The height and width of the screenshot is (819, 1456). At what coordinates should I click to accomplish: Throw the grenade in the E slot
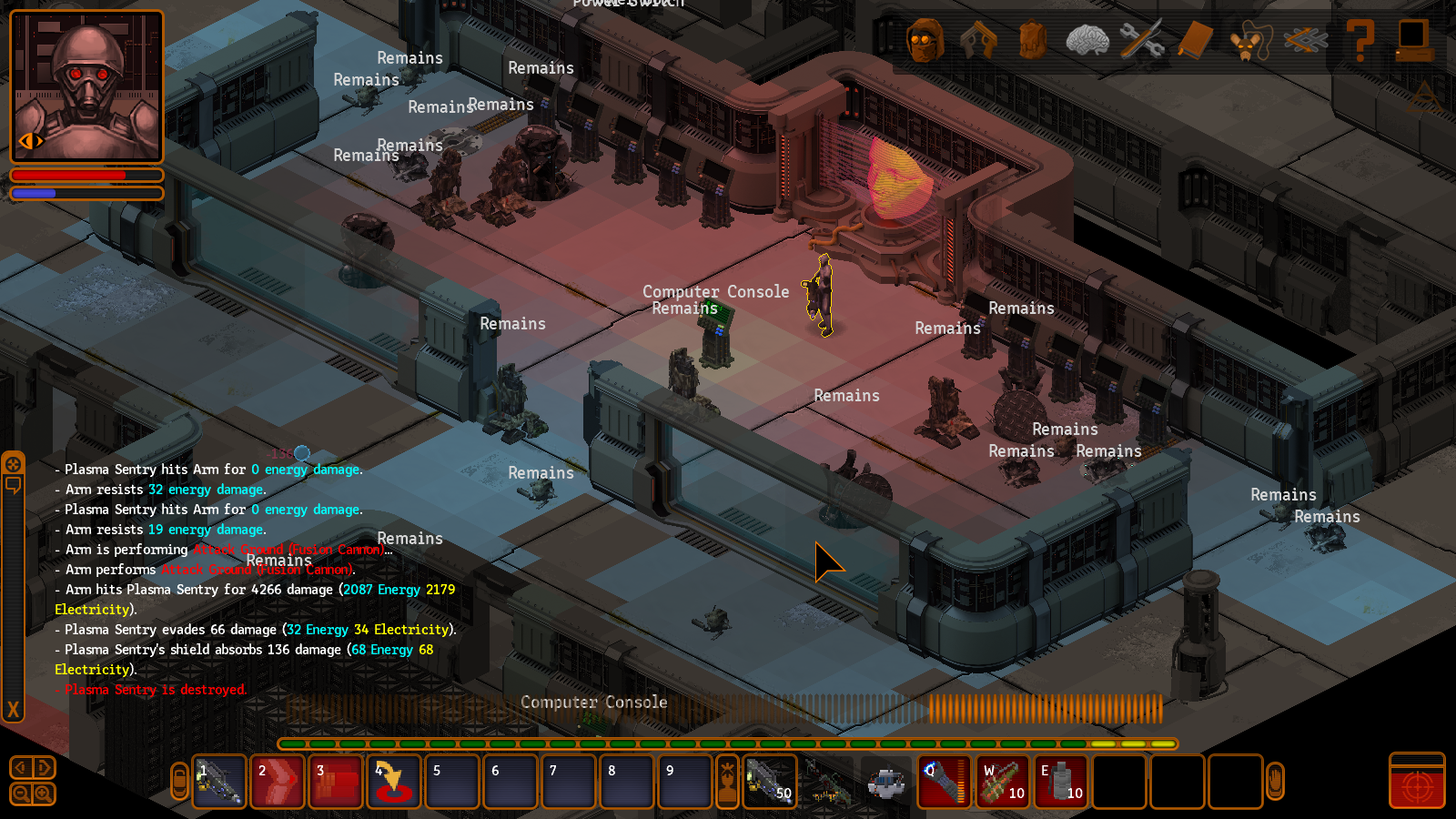1061,782
